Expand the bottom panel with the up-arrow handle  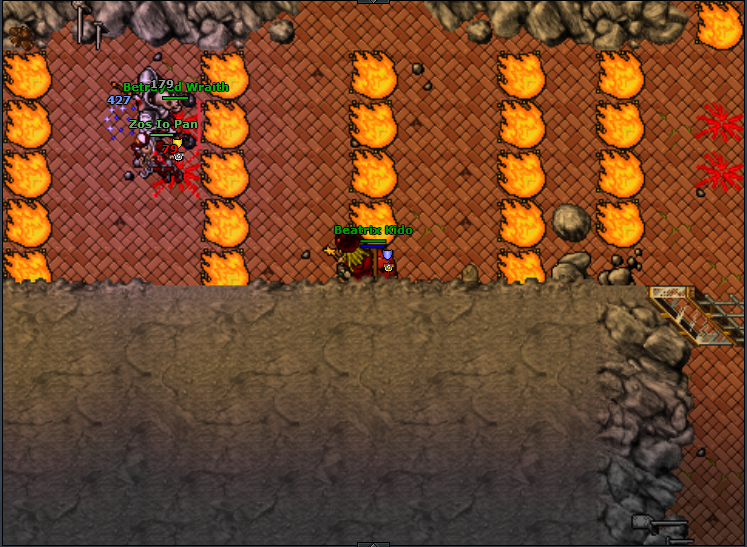373,543
